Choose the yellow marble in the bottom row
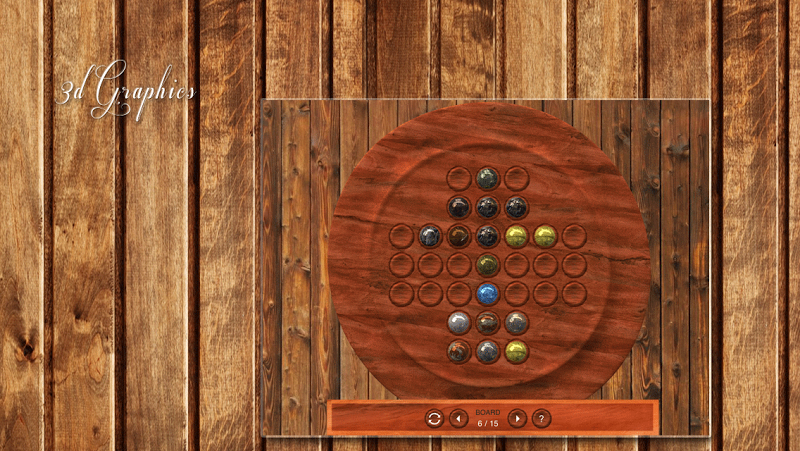This screenshot has width=800, height=451. pyautogui.click(x=516, y=351)
